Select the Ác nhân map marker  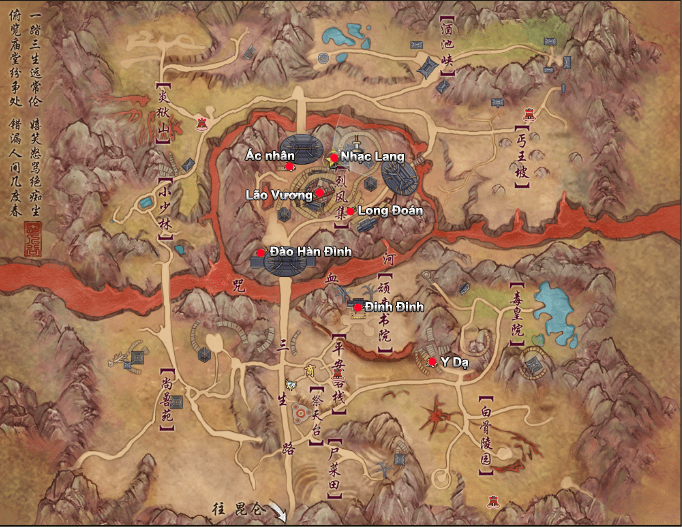pos(290,168)
